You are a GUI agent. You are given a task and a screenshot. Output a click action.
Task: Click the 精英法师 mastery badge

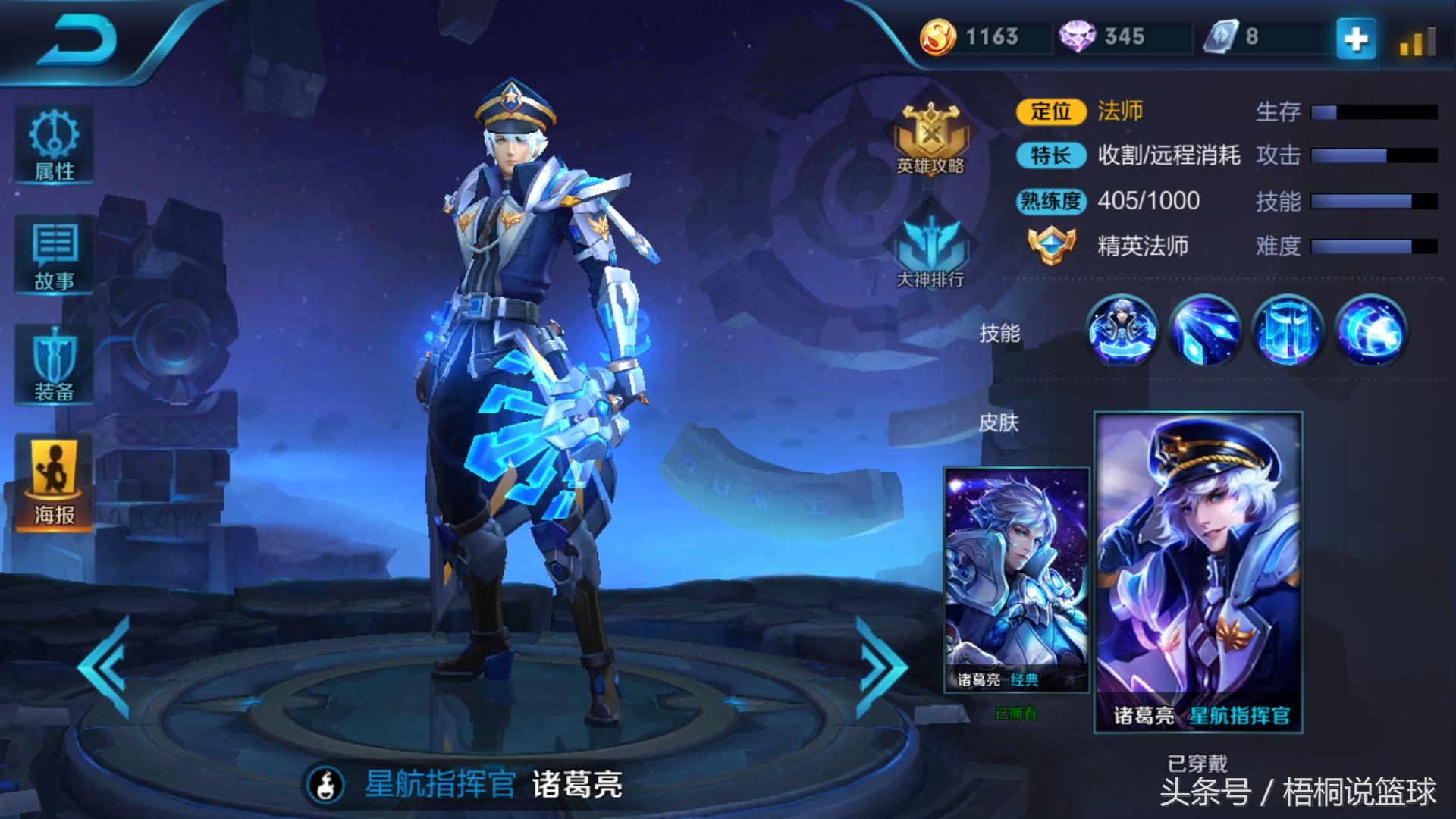[x=1051, y=246]
